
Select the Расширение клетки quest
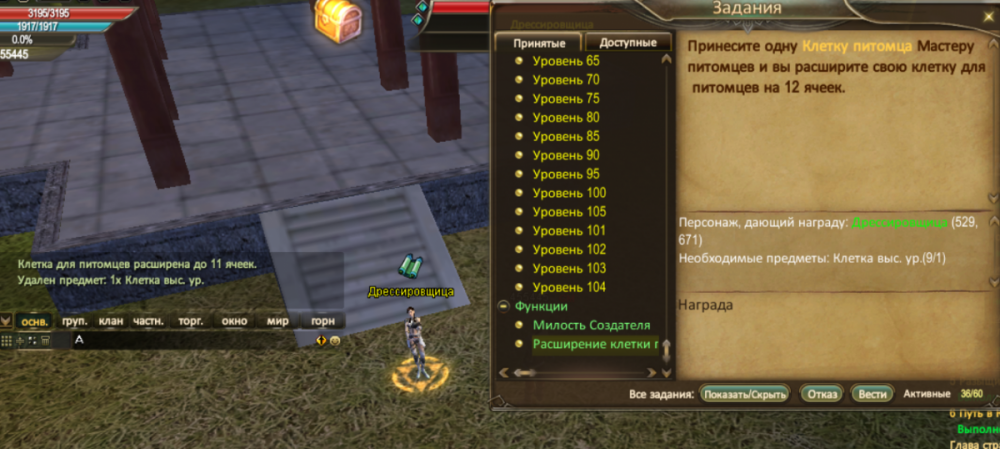coord(595,344)
